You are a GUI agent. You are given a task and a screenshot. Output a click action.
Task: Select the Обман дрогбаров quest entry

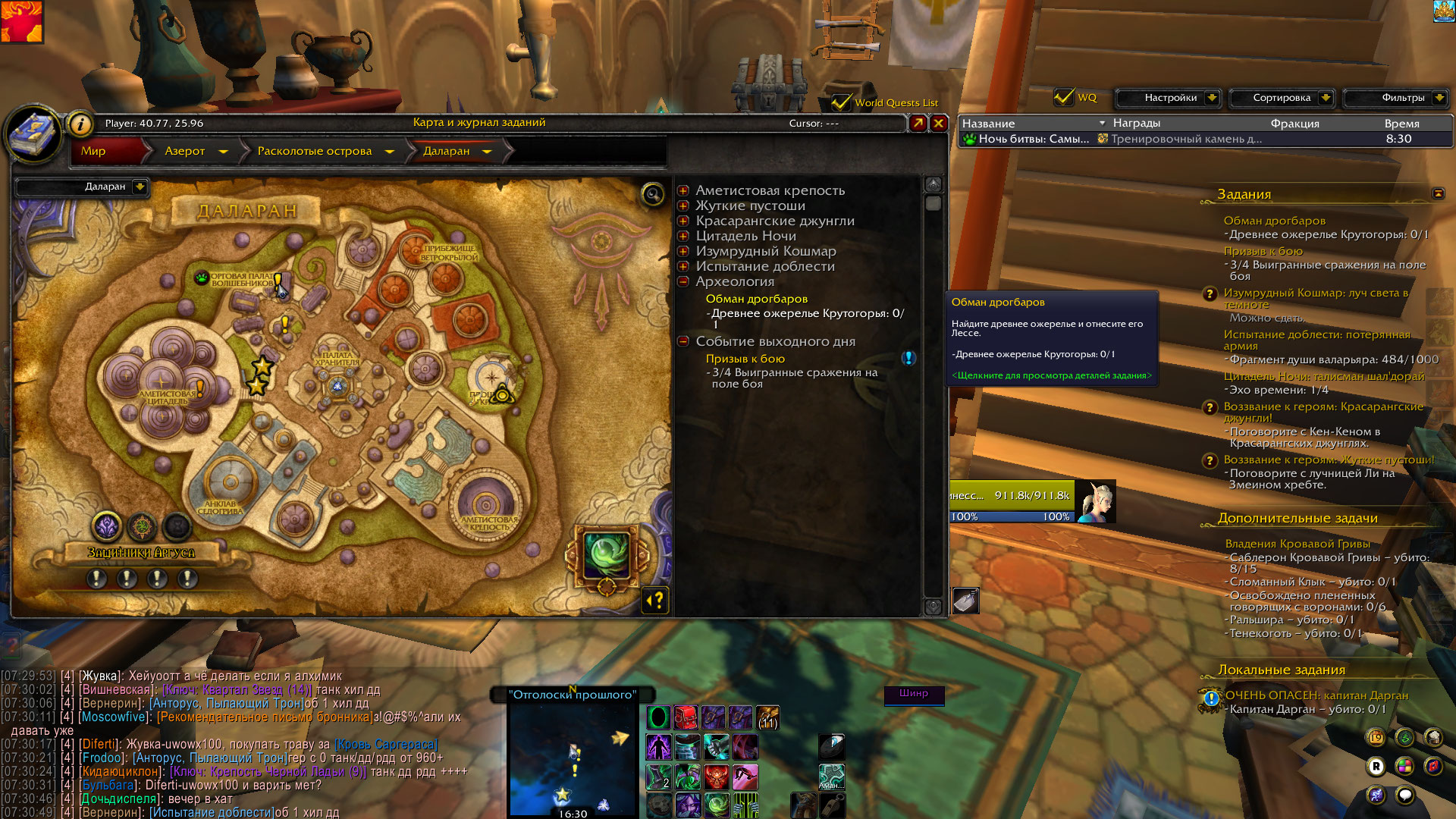click(x=756, y=299)
